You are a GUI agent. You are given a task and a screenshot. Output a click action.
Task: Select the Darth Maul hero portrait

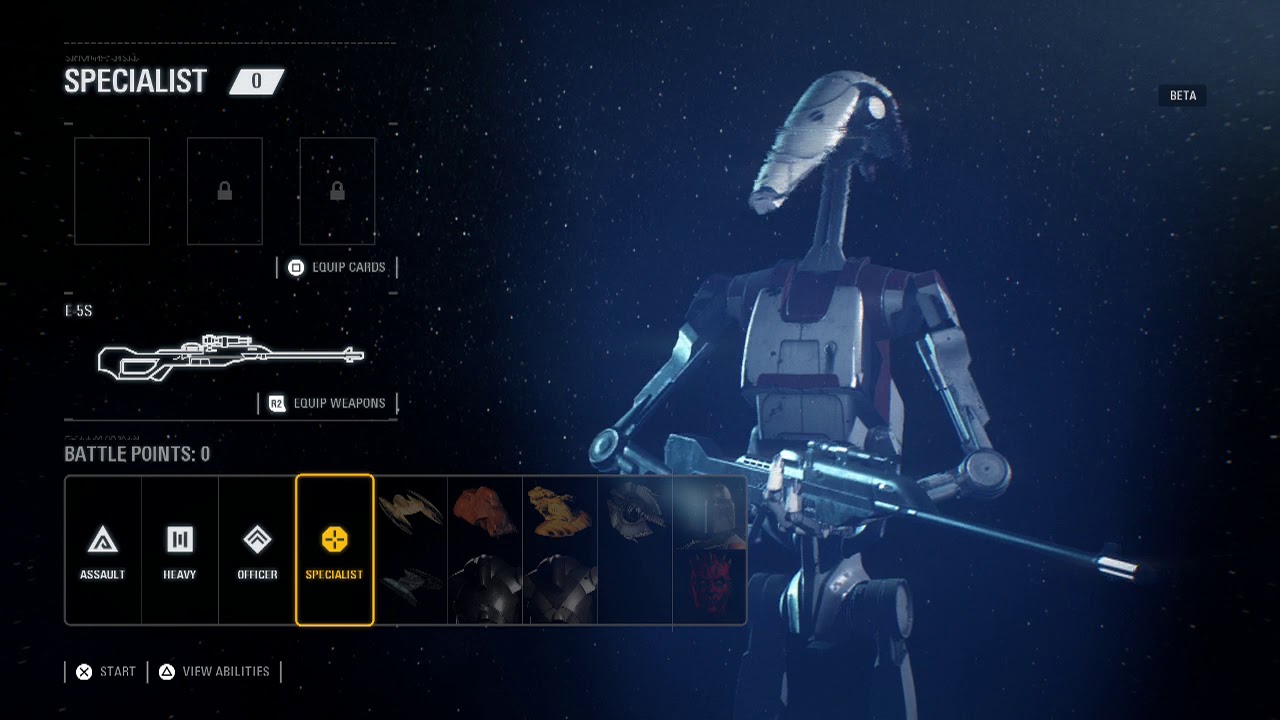[x=710, y=585]
